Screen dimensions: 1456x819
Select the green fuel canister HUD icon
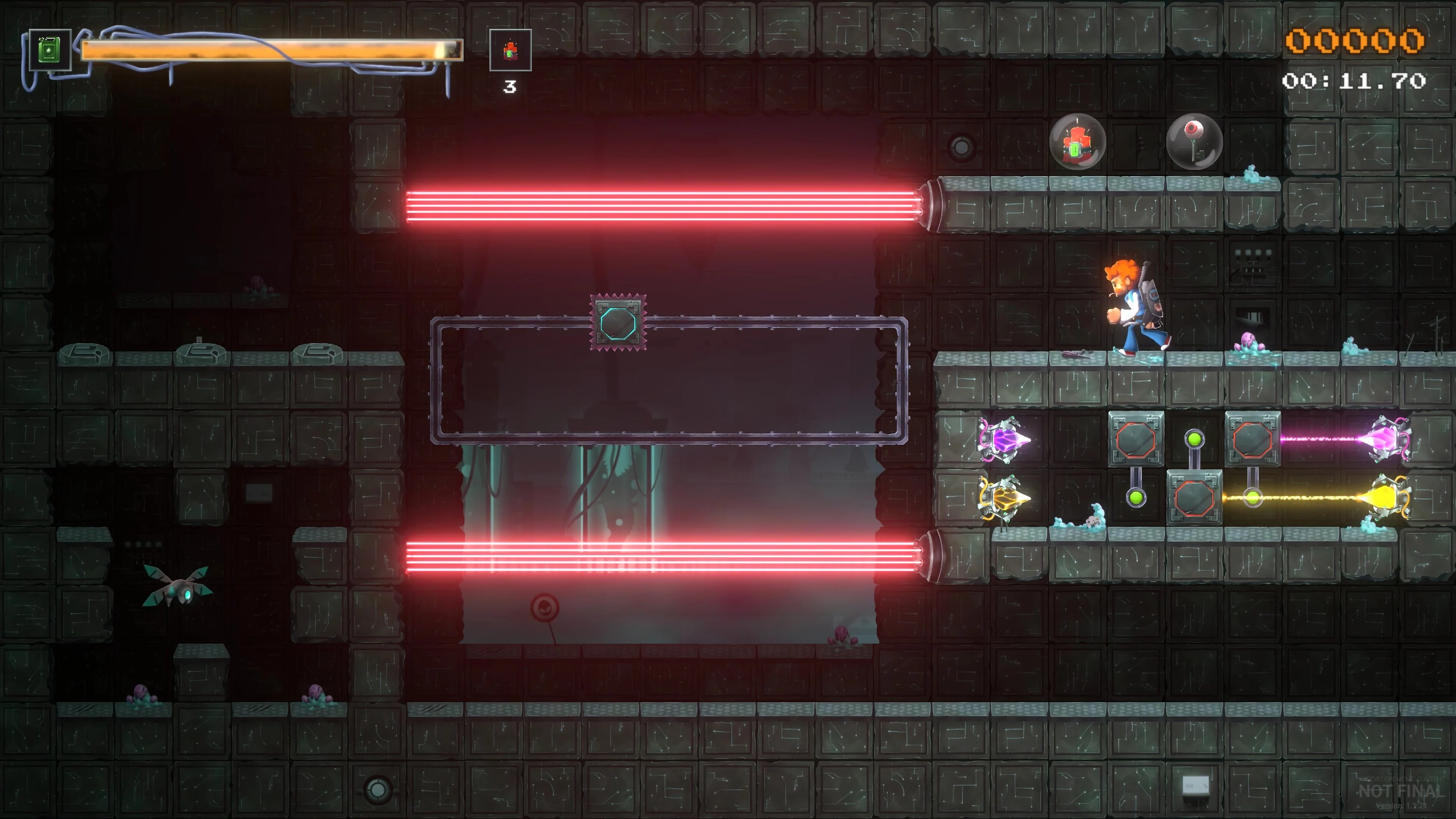[50, 50]
